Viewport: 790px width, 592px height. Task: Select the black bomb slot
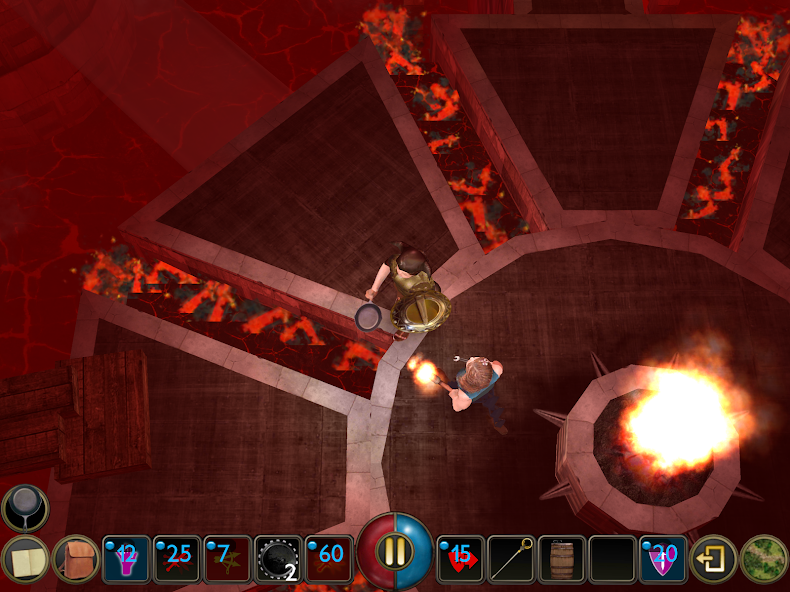(279, 559)
